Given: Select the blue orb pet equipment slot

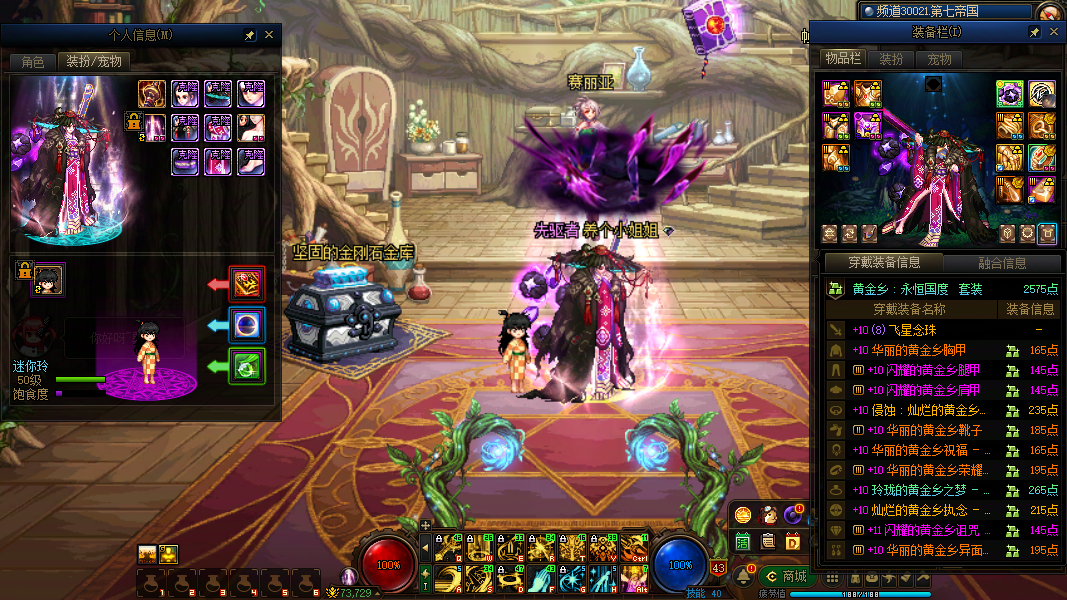Looking at the screenshot, I should click(x=247, y=325).
